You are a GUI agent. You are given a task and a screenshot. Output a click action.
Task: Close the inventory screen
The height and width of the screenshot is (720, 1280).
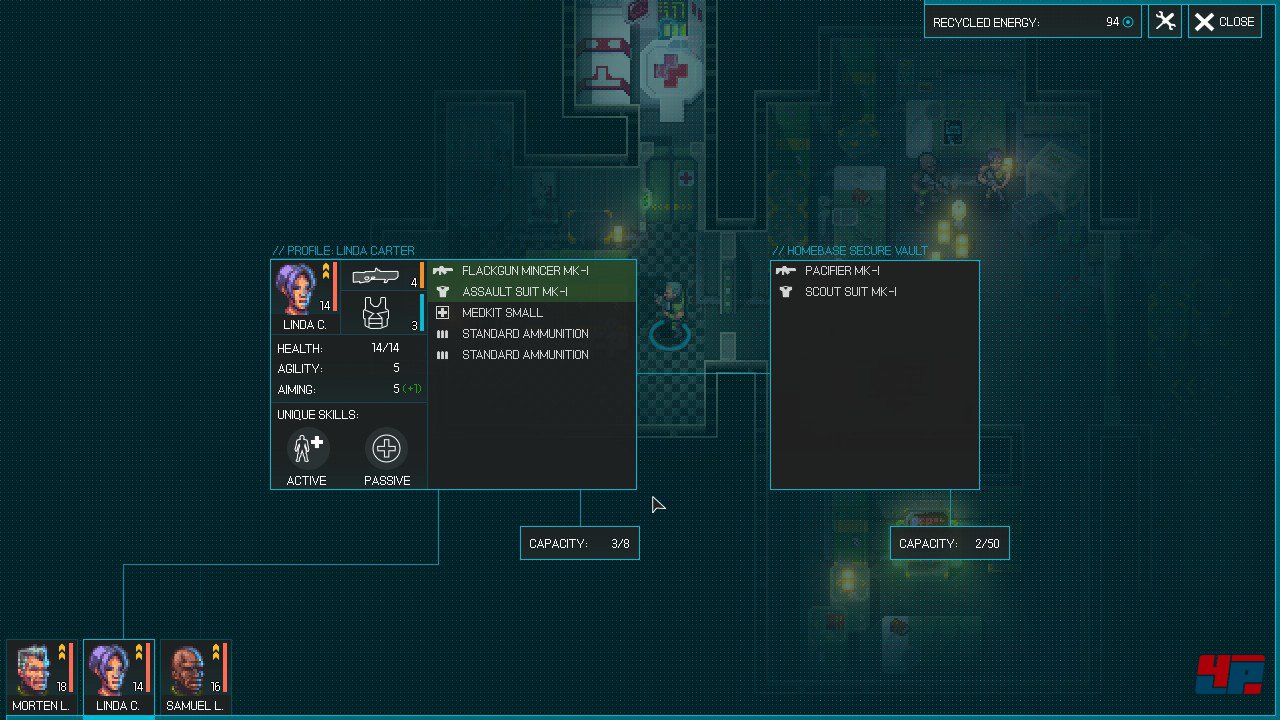click(x=1224, y=22)
